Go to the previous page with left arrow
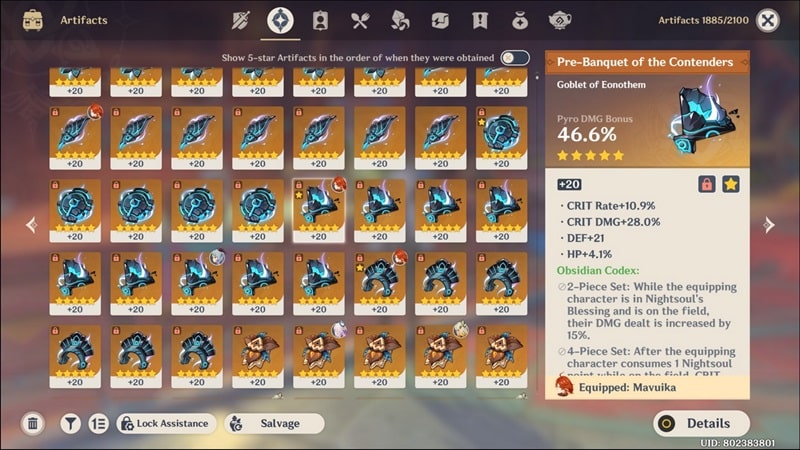 click(x=30, y=224)
